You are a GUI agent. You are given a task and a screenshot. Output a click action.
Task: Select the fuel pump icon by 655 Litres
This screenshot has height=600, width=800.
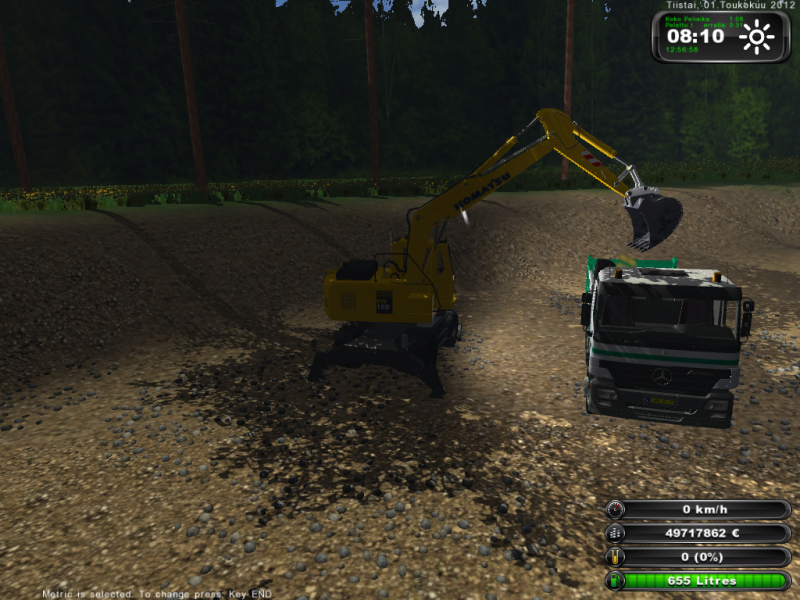coord(615,581)
